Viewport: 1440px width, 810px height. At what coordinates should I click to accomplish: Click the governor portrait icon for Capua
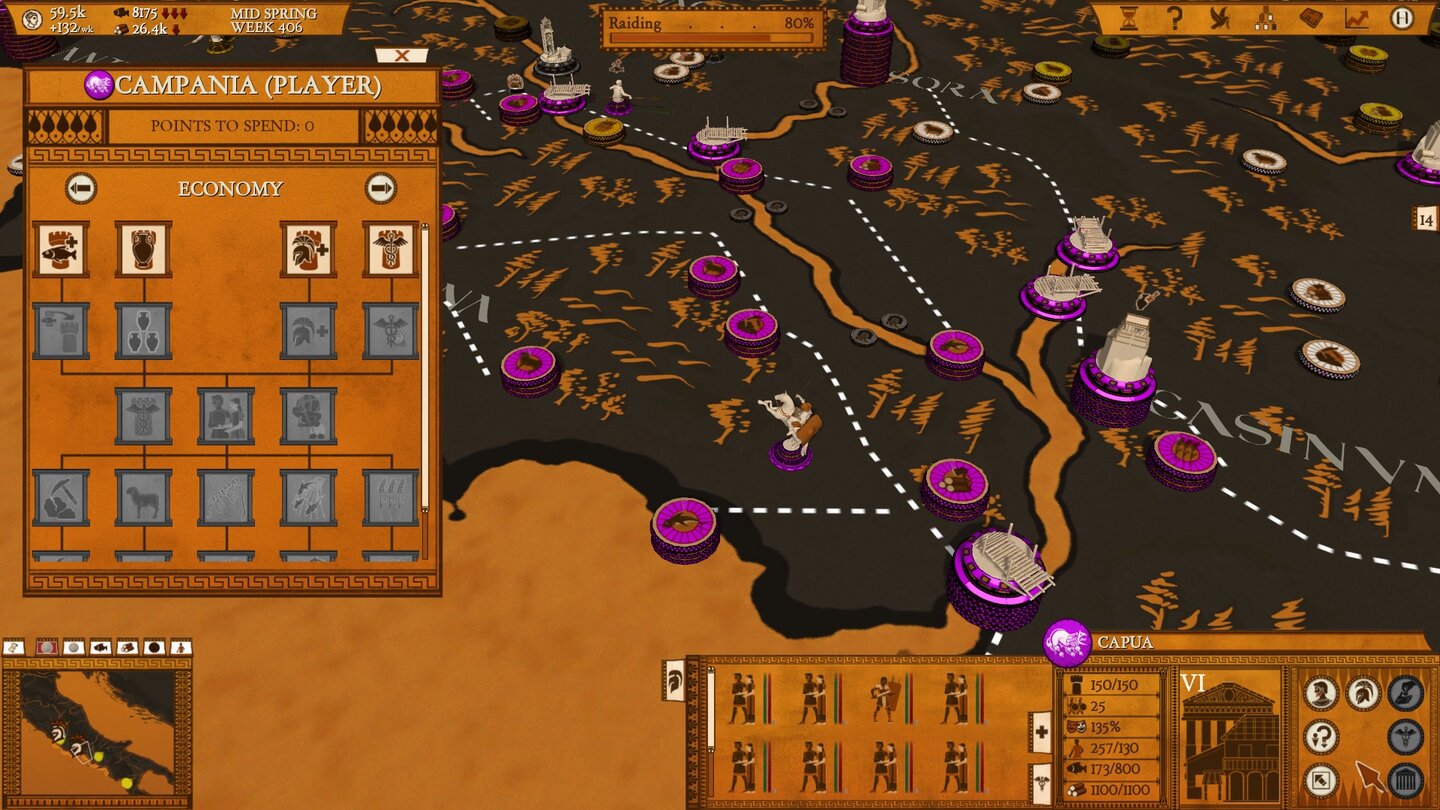click(x=1321, y=692)
